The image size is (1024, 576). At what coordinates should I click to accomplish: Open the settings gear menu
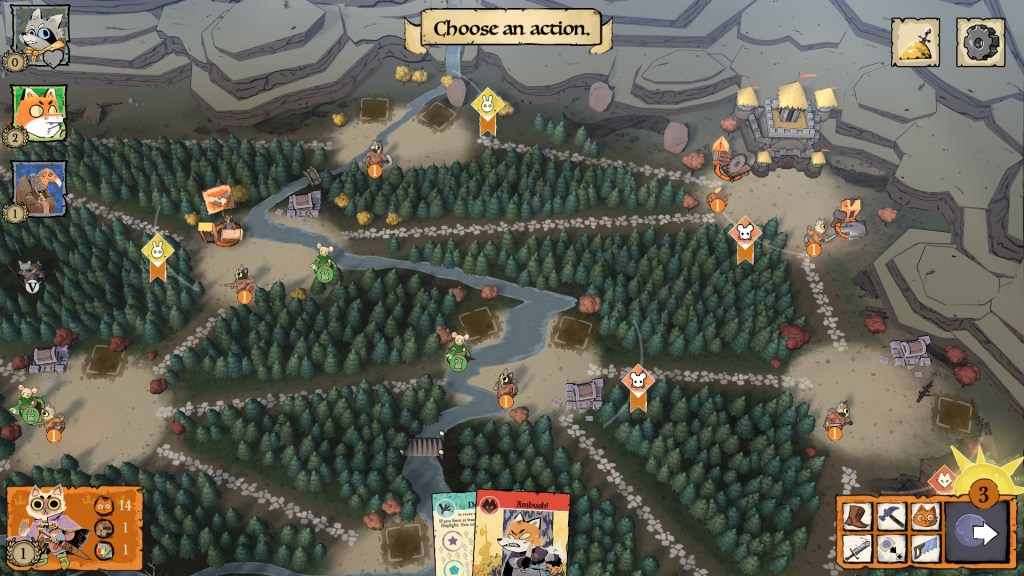[980, 43]
